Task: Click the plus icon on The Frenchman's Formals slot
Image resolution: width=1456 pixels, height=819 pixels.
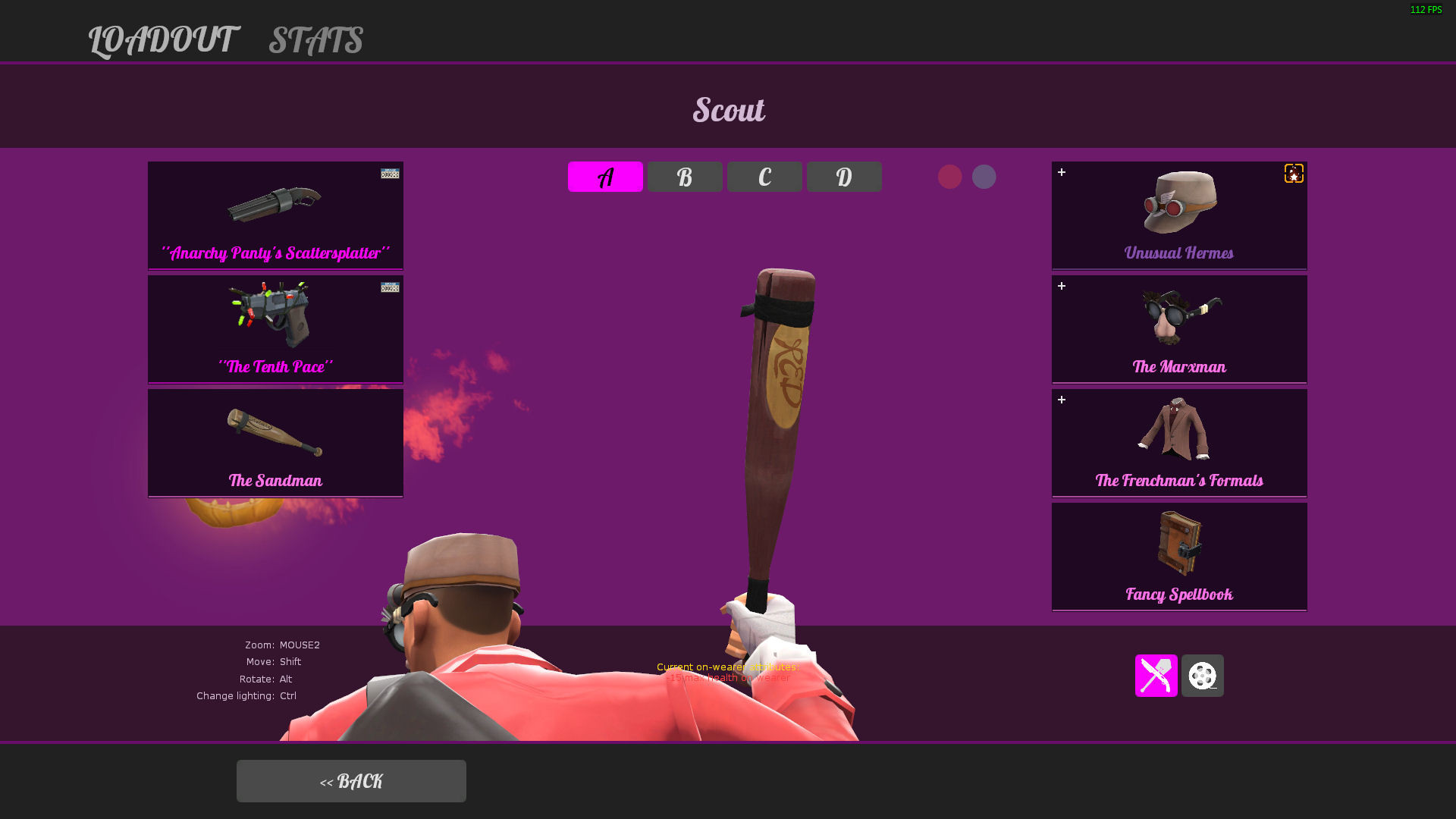Action: point(1062,400)
